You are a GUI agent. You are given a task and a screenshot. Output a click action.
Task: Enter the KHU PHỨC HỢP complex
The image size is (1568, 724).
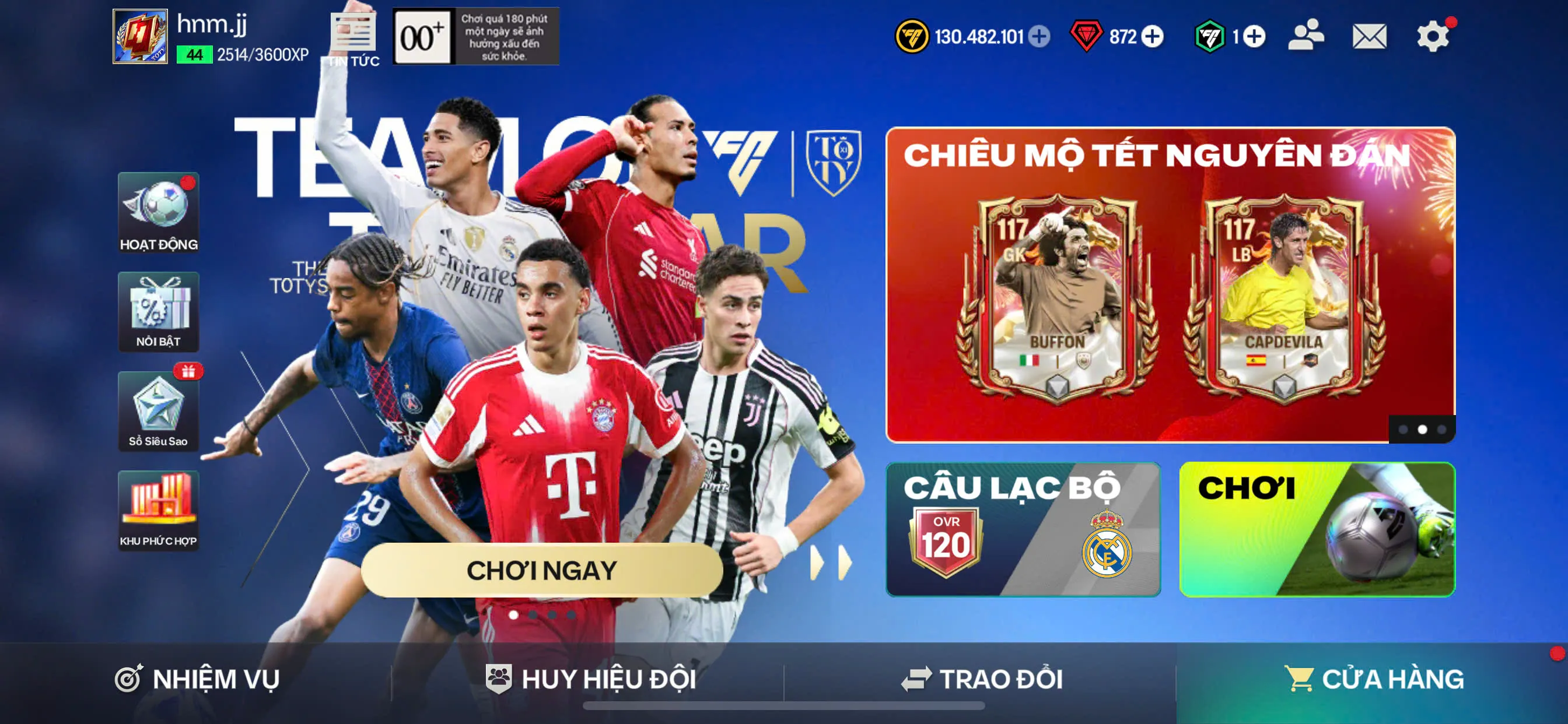pyautogui.click(x=158, y=511)
